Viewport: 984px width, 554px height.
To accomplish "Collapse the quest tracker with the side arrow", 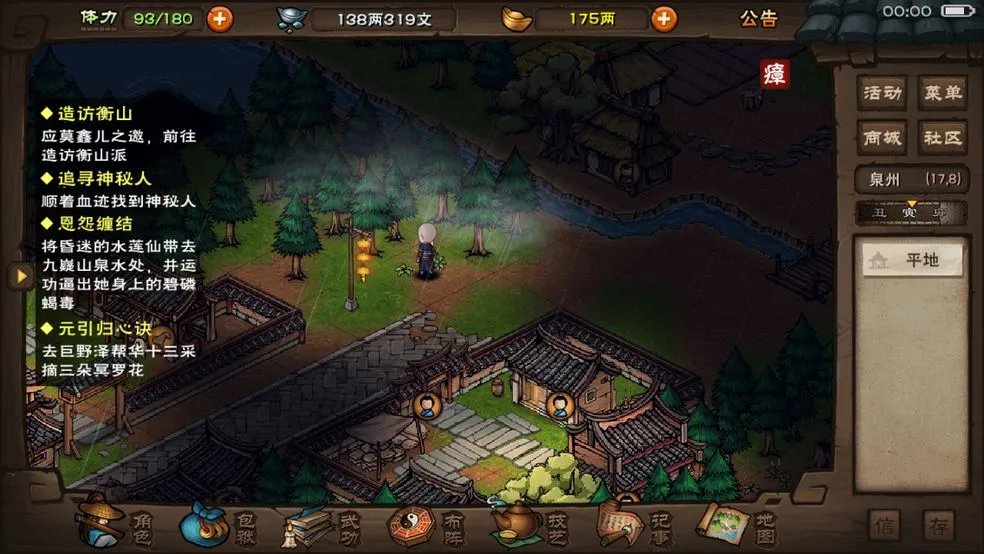I will pyautogui.click(x=20, y=276).
